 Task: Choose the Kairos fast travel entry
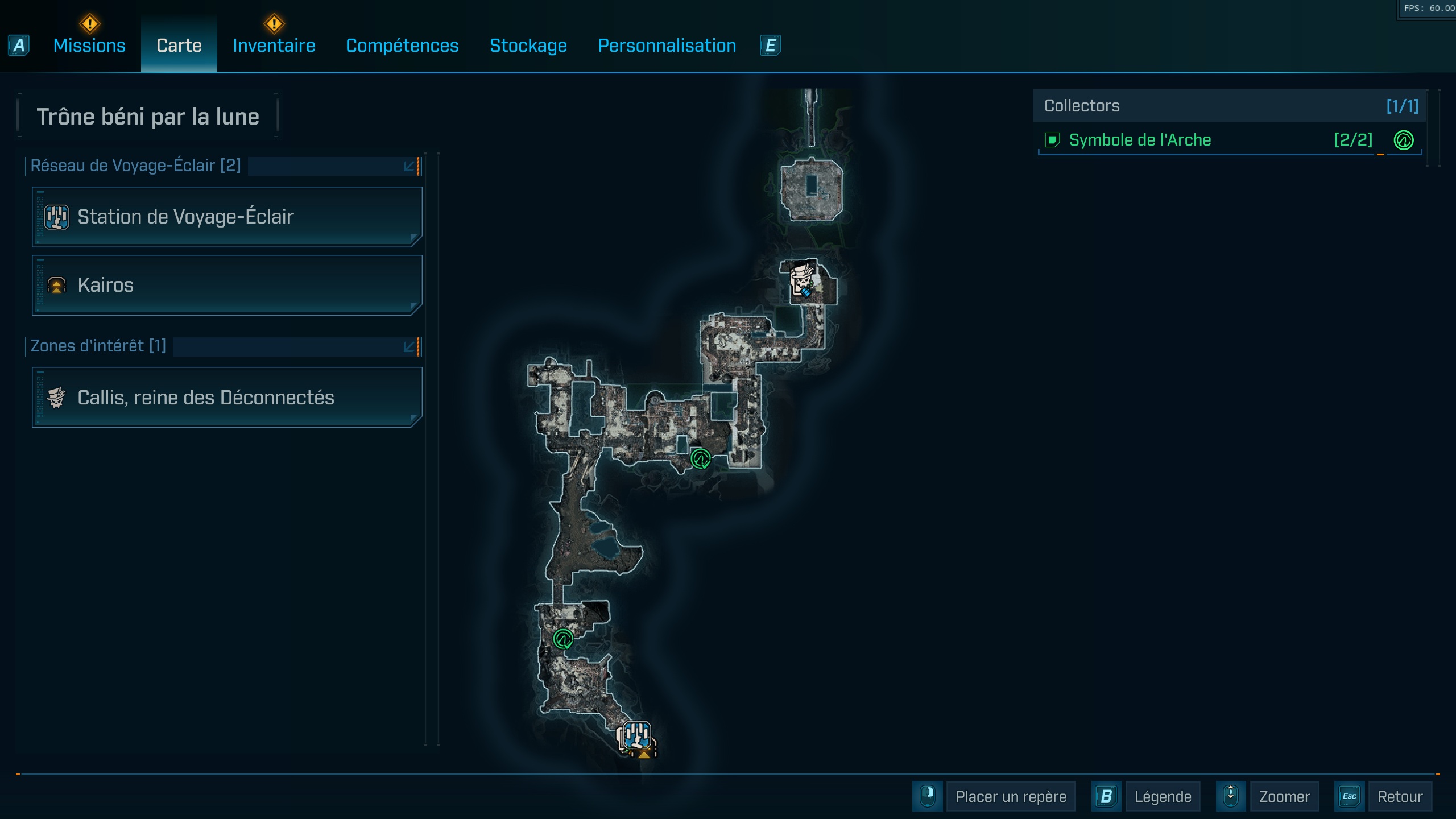click(x=227, y=285)
